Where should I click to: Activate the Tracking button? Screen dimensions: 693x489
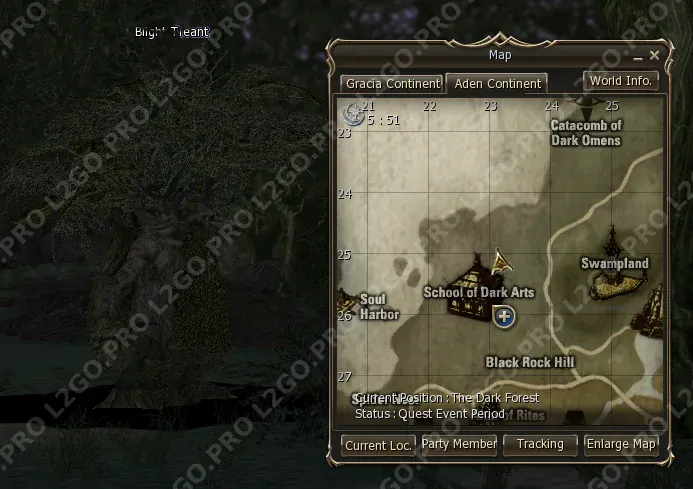pos(541,444)
